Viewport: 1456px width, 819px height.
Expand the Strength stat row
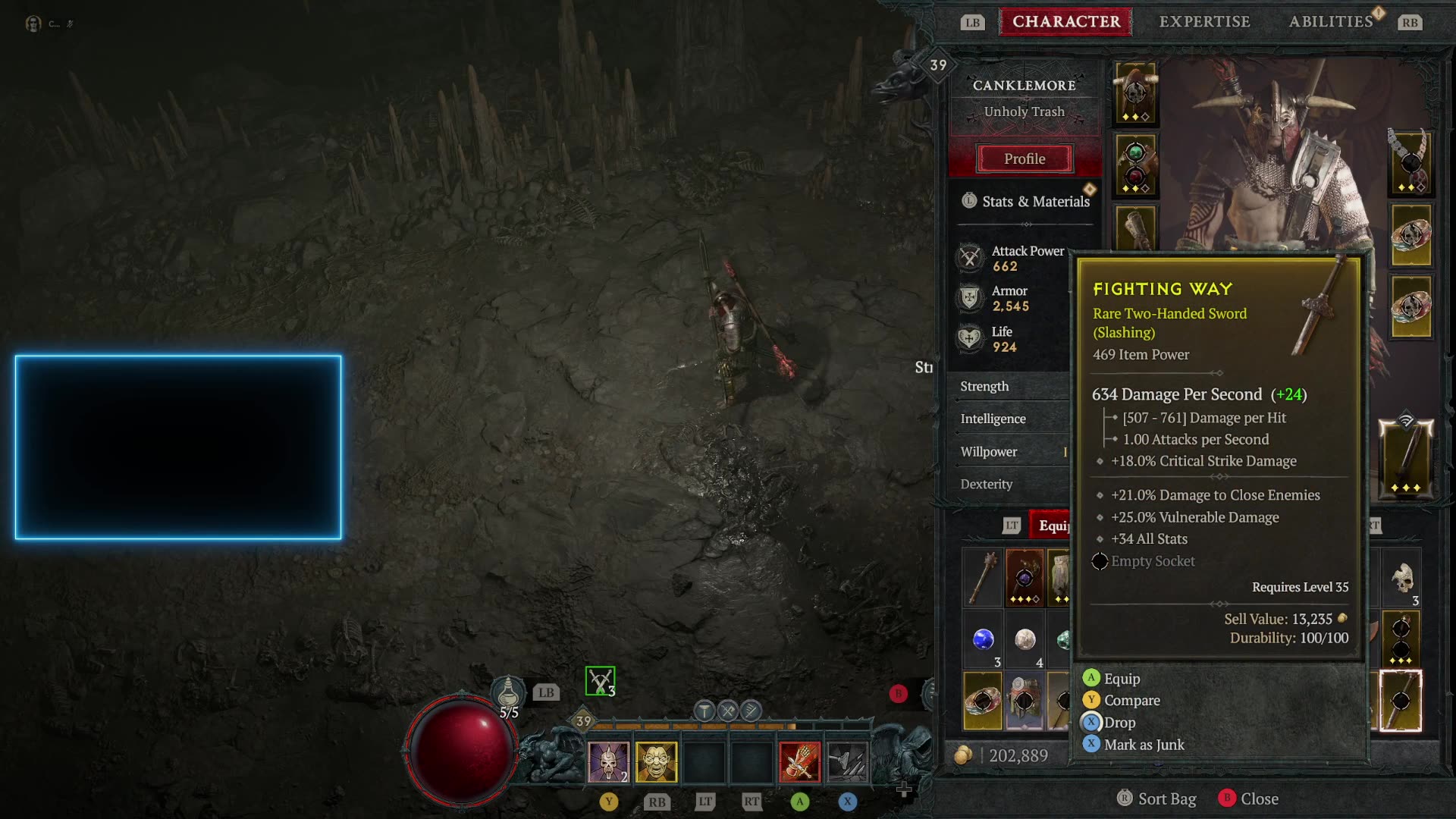(x=984, y=387)
